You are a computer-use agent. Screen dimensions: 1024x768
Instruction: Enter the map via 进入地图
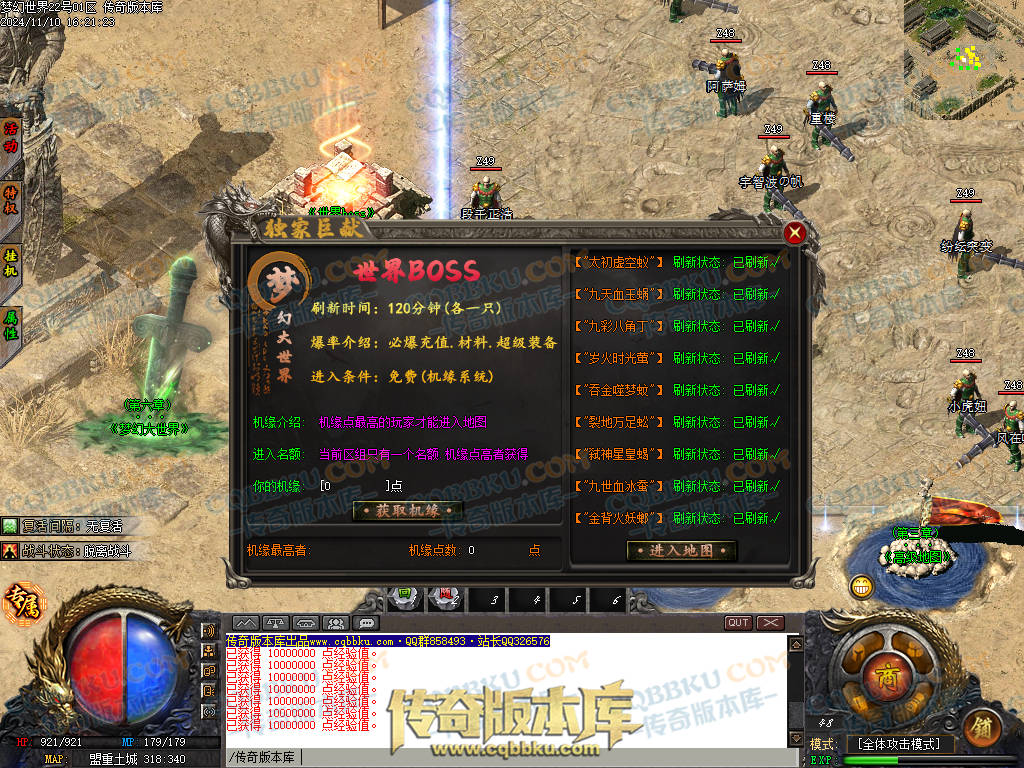(x=681, y=550)
